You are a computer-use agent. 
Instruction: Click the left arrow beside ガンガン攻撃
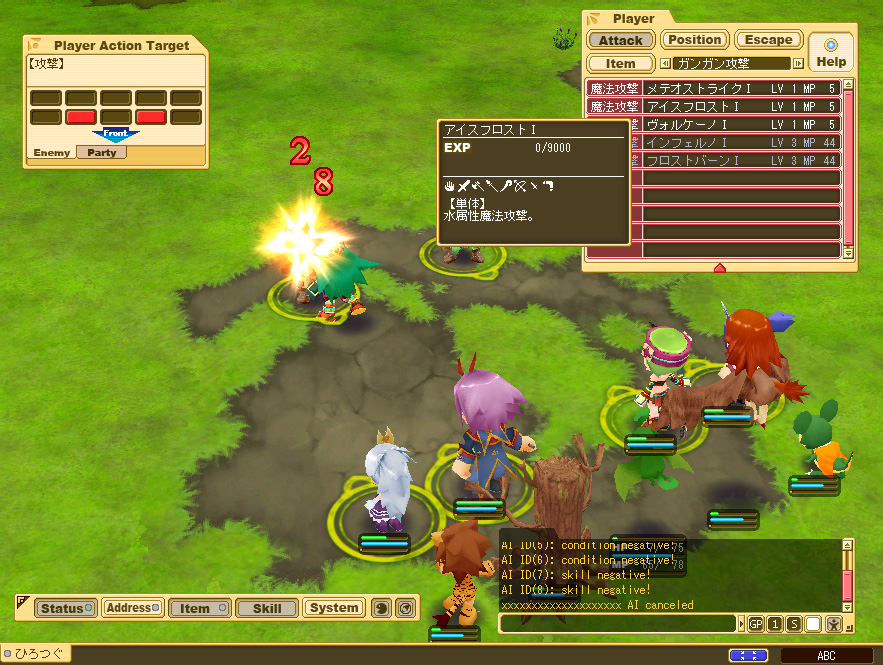click(666, 63)
